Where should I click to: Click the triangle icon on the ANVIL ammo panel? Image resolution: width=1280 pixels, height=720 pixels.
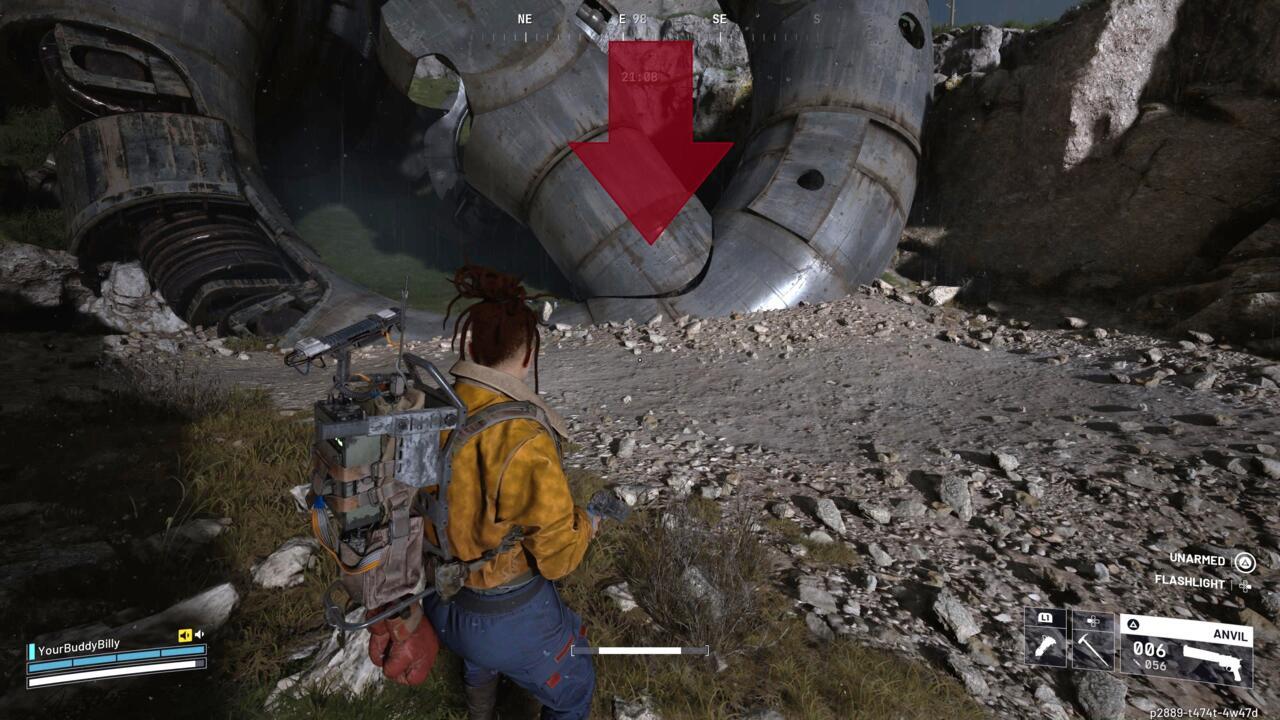1133,622
